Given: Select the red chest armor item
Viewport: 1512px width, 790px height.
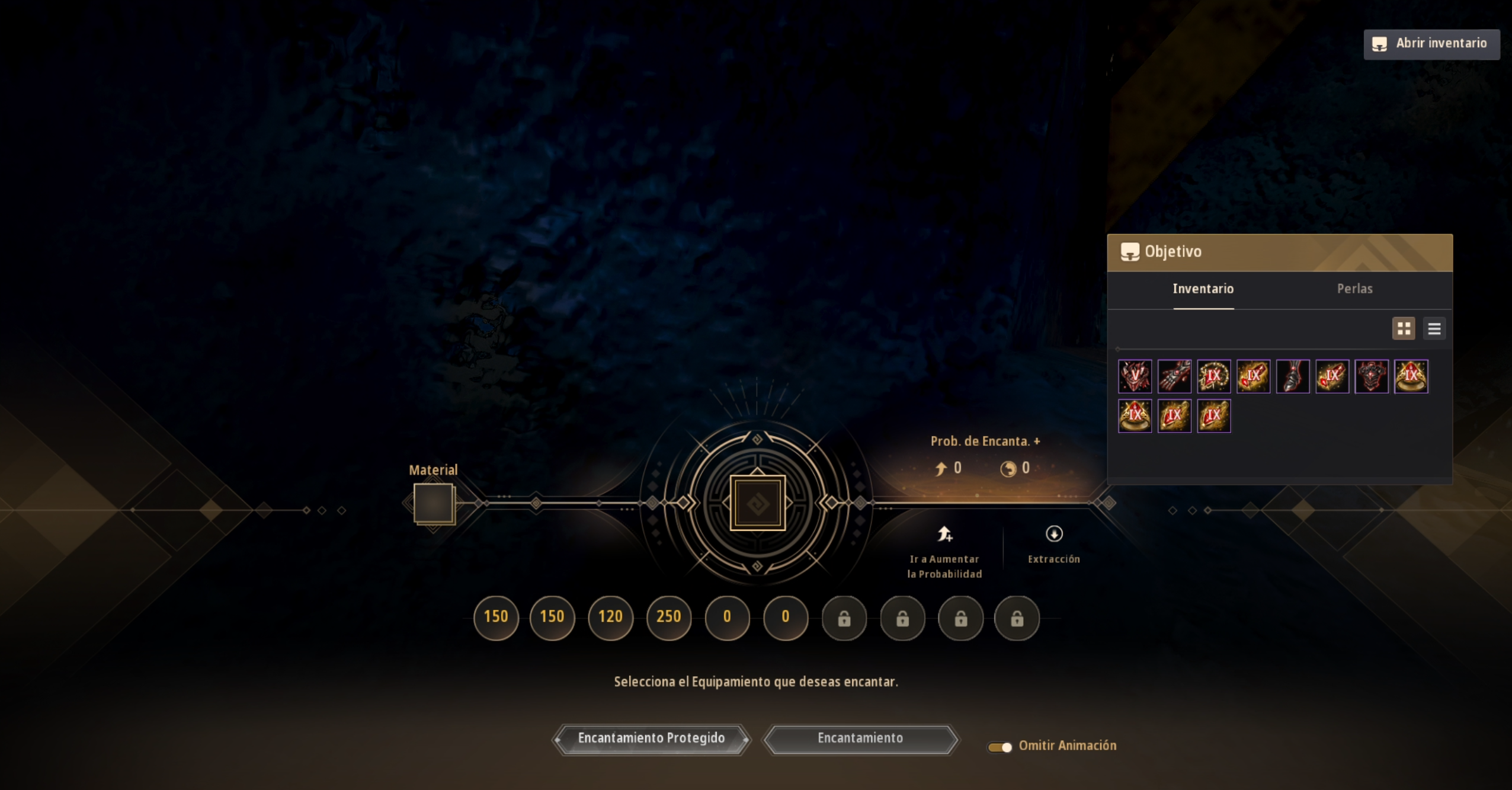Looking at the screenshot, I should [x=1371, y=376].
